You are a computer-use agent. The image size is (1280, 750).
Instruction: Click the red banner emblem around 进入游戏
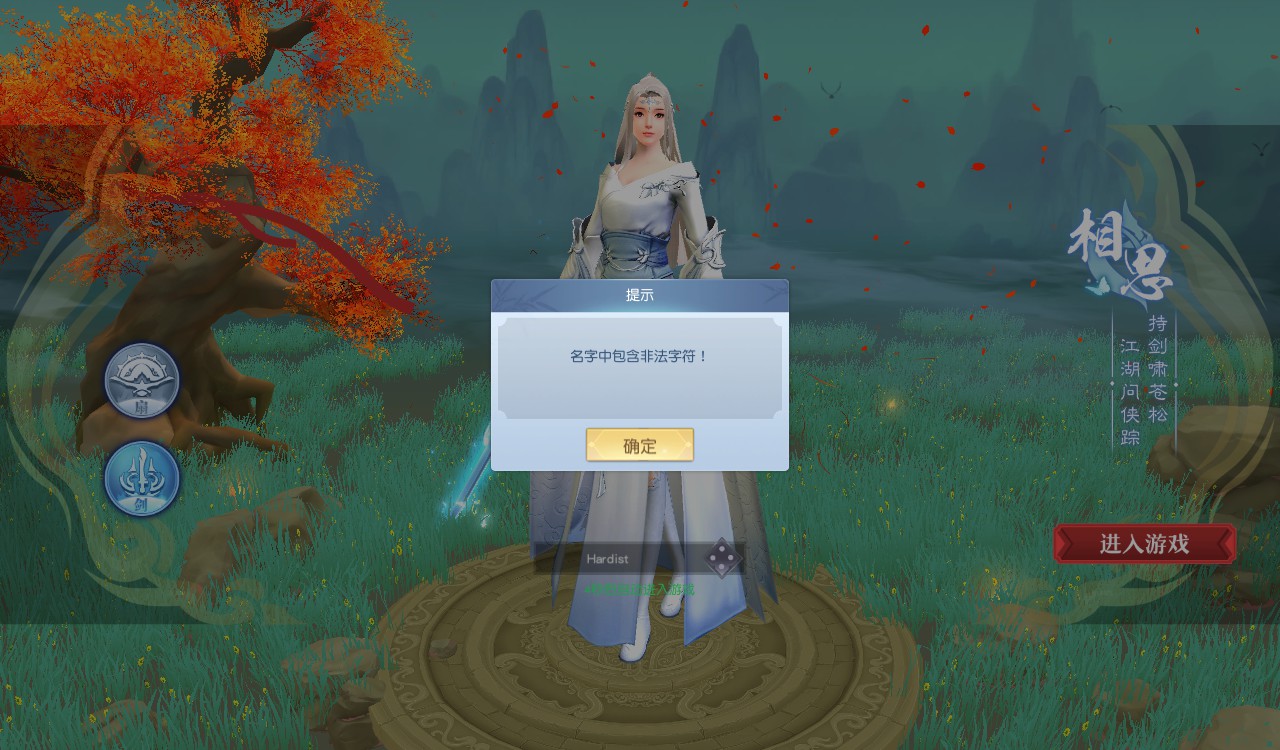[x=1144, y=544]
